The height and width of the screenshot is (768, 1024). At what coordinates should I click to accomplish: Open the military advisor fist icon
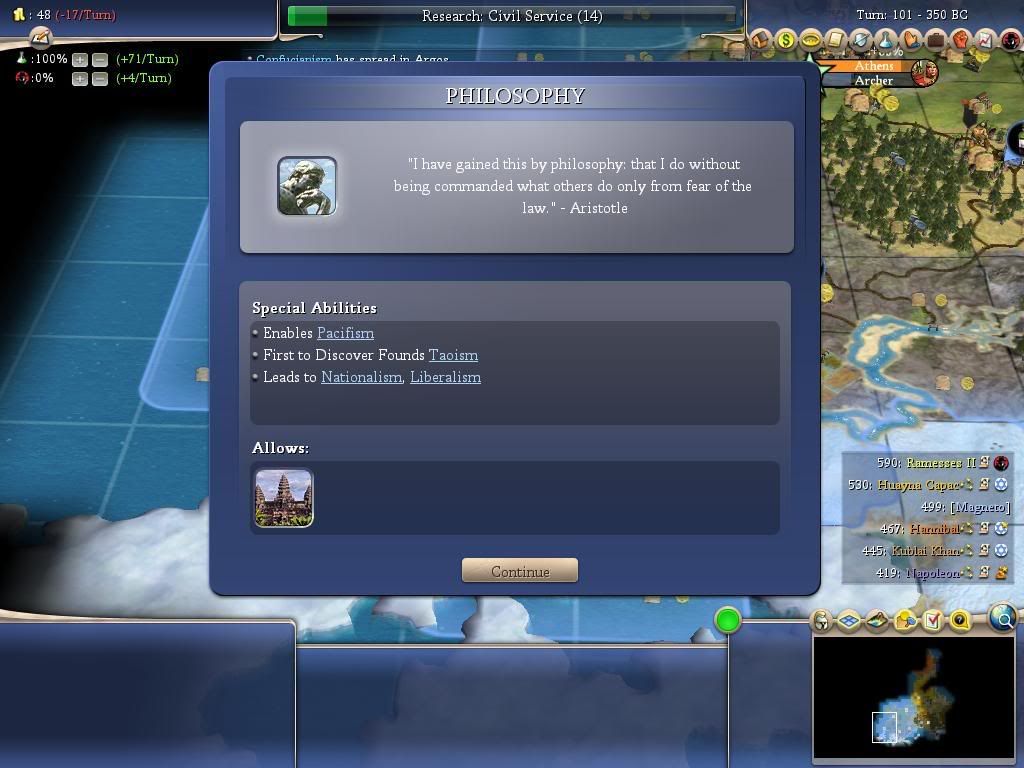[960, 40]
